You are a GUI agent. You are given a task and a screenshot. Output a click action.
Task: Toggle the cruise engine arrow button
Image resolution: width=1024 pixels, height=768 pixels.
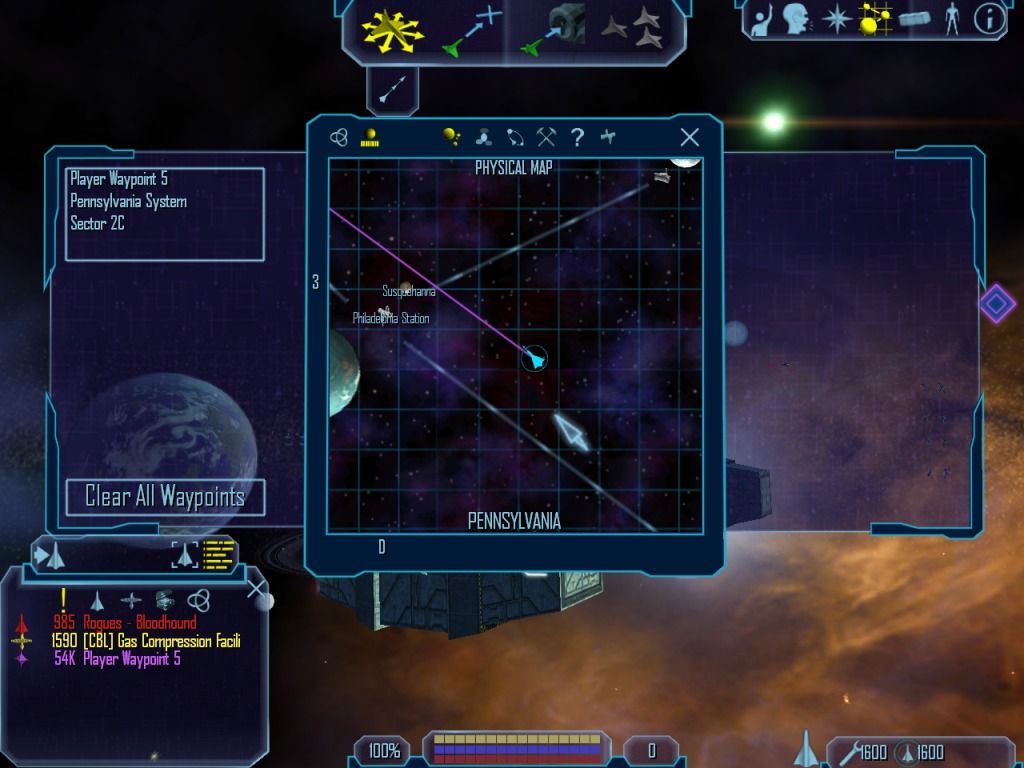(391, 91)
